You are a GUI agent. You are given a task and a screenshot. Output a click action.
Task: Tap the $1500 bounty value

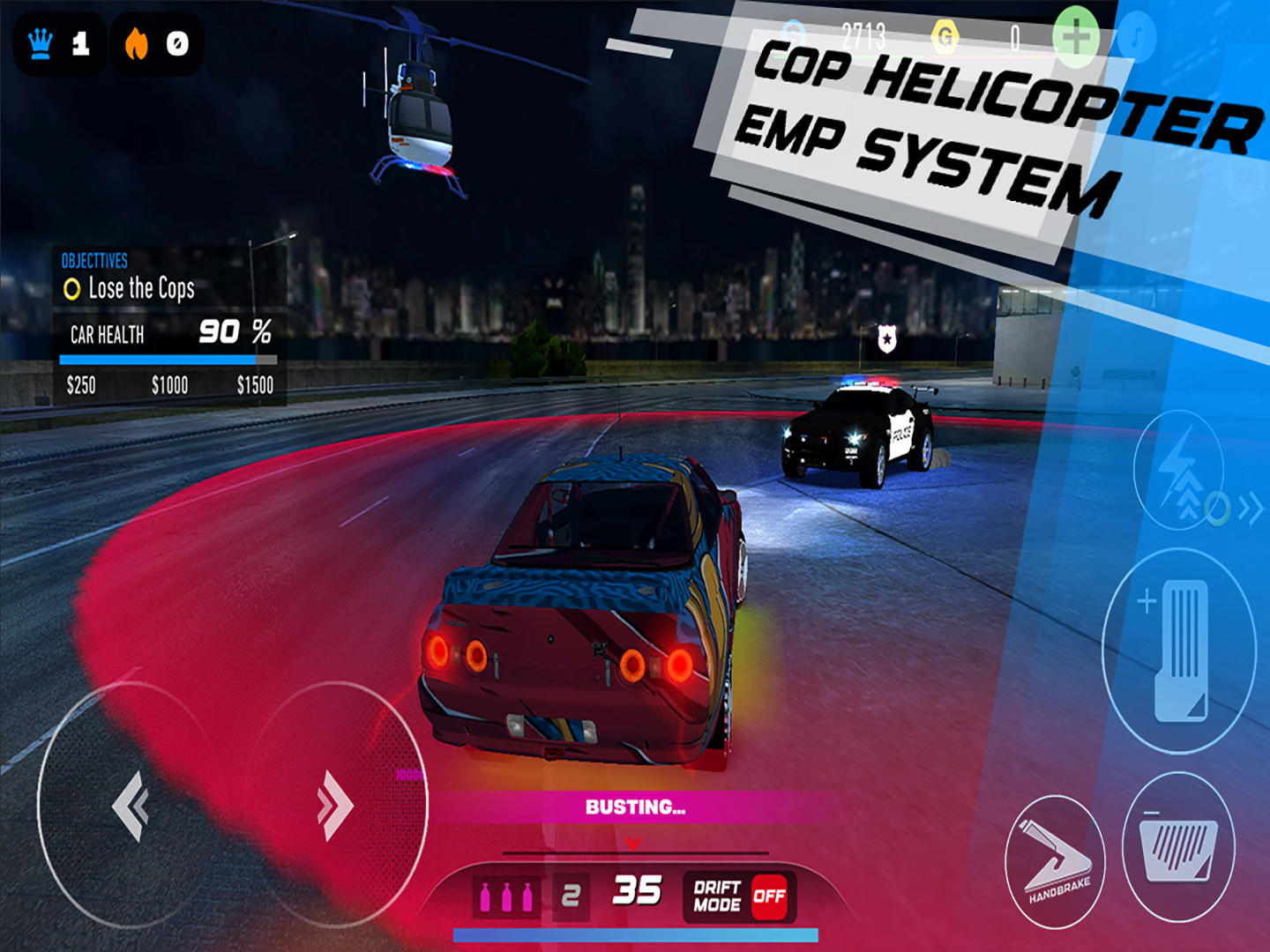[254, 384]
